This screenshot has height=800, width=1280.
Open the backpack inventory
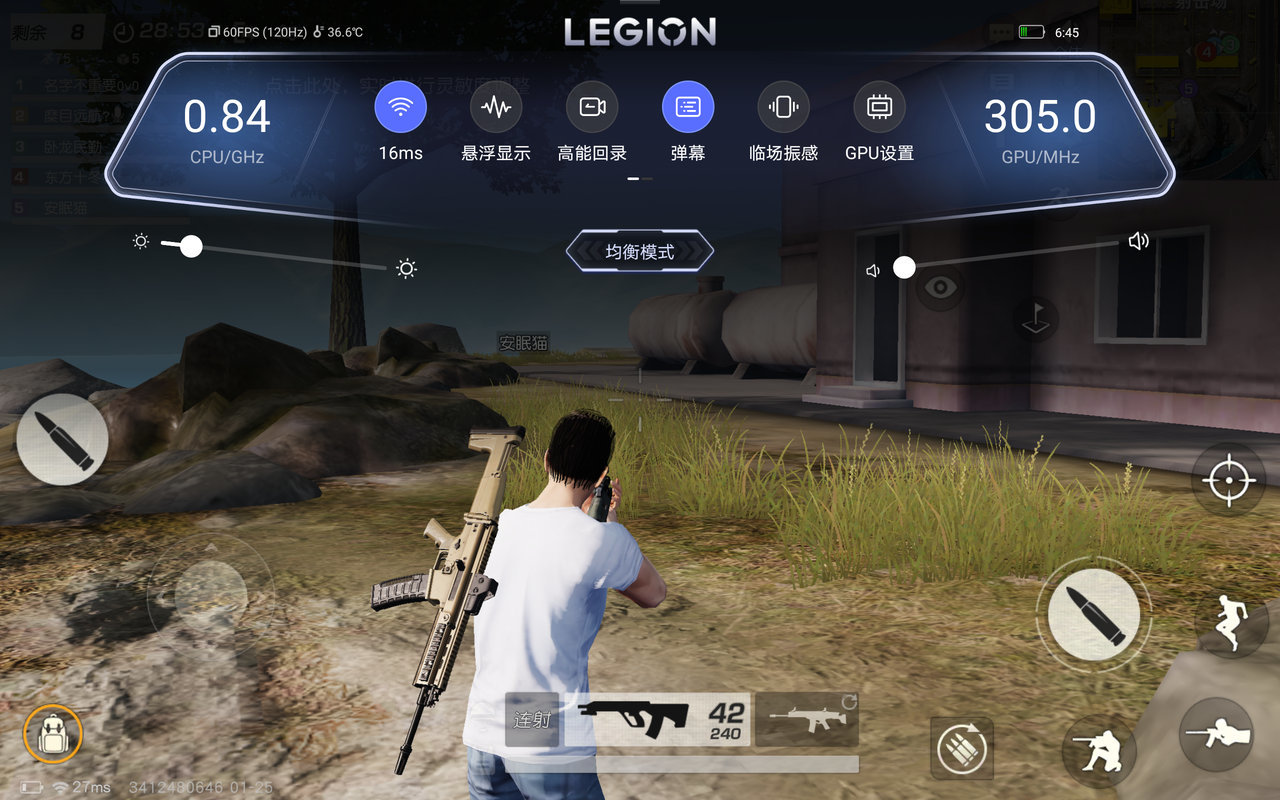click(52, 734)
